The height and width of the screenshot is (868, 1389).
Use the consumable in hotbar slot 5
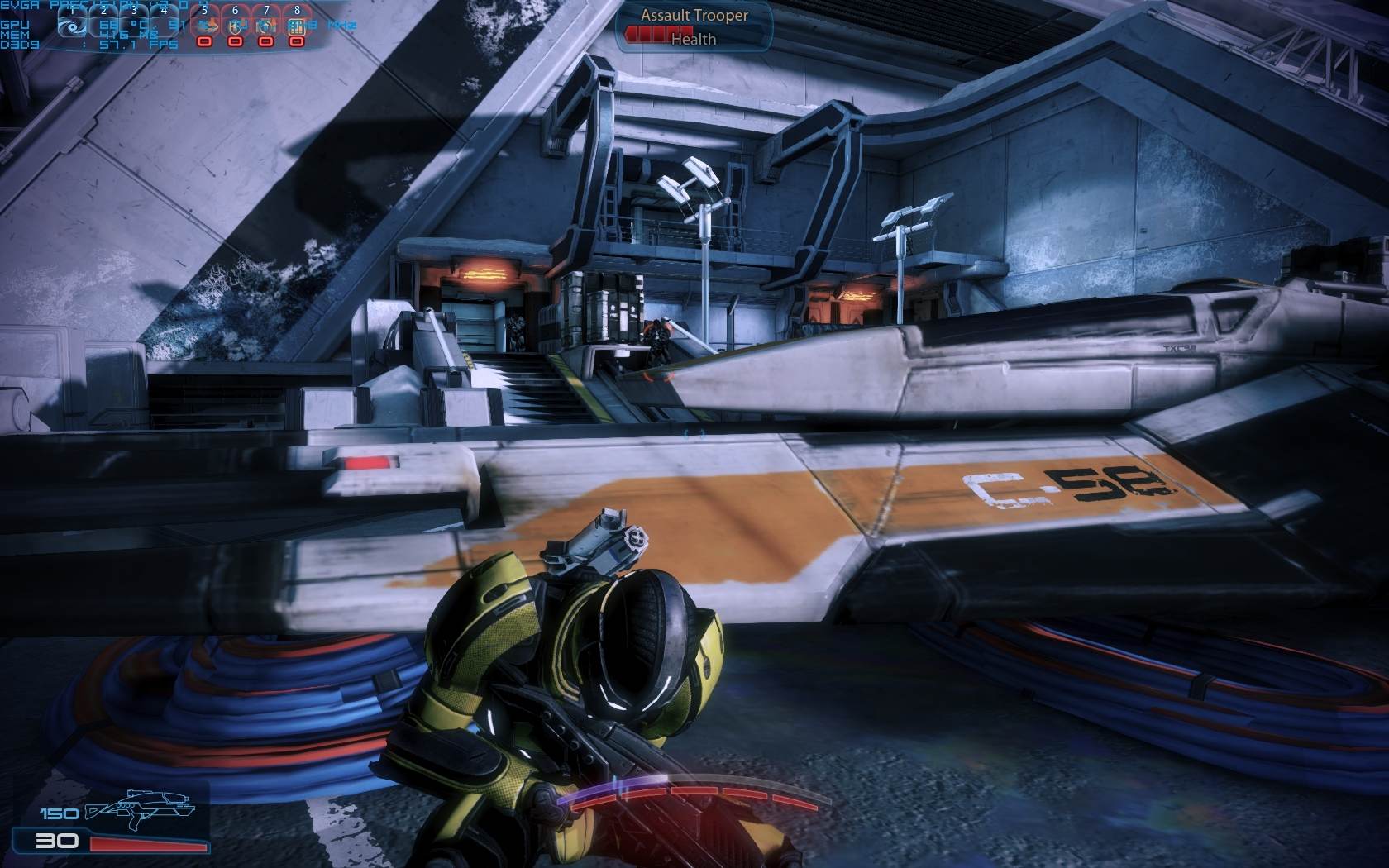pos(204,26)
